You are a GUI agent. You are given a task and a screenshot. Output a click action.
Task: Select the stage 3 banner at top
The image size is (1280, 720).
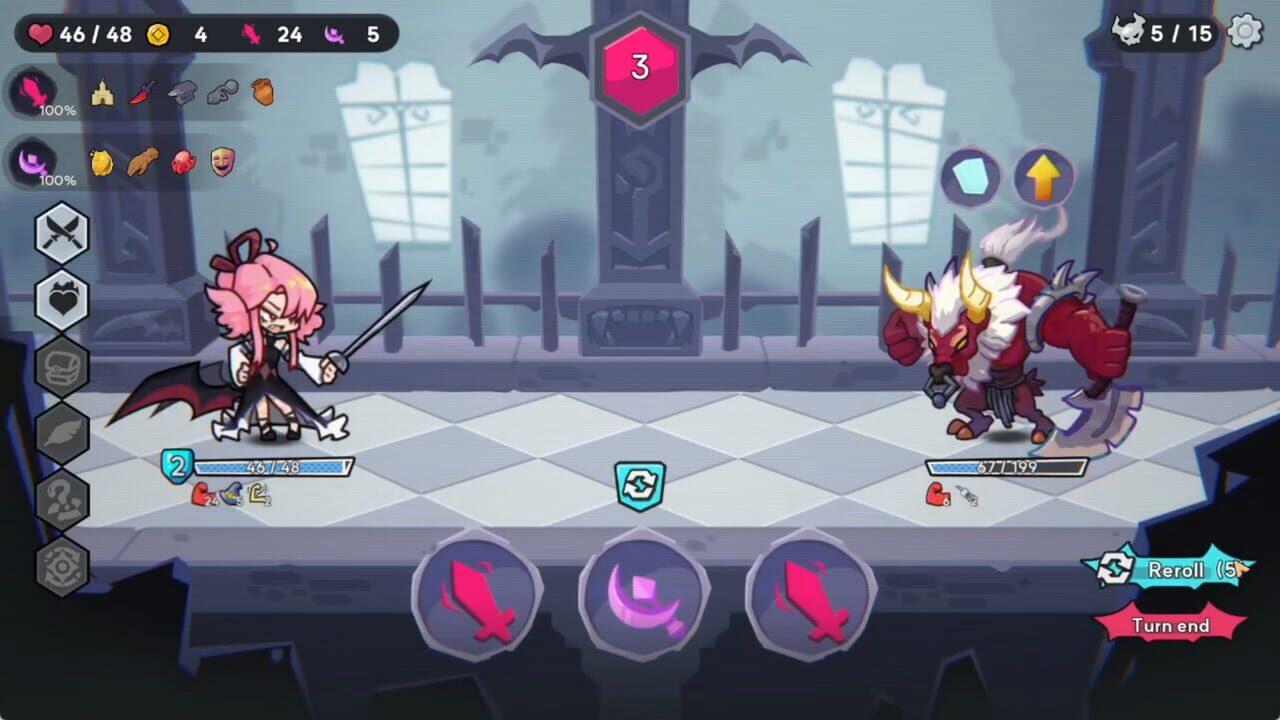point(639,68)
